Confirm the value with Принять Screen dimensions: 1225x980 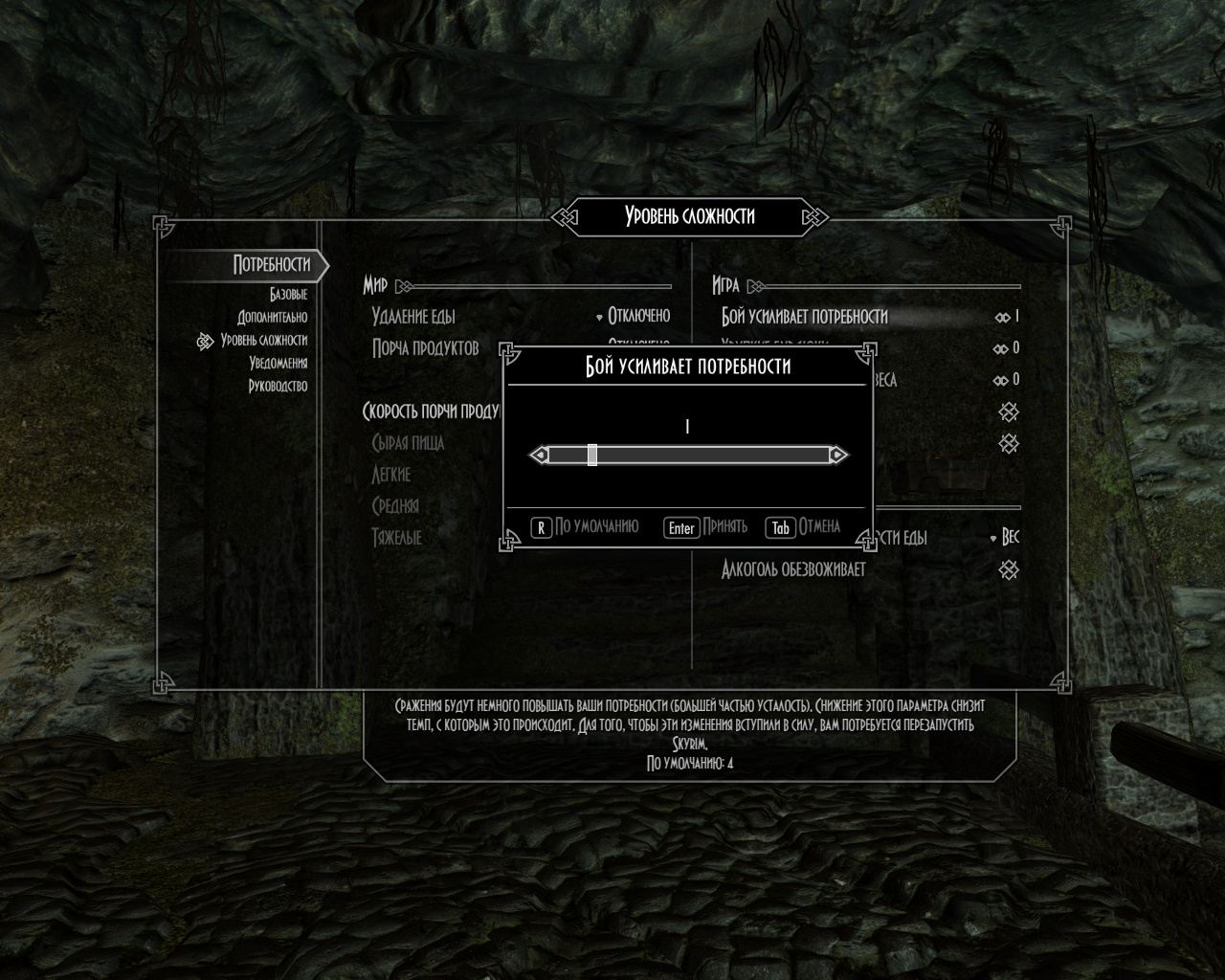pos(706,527)
